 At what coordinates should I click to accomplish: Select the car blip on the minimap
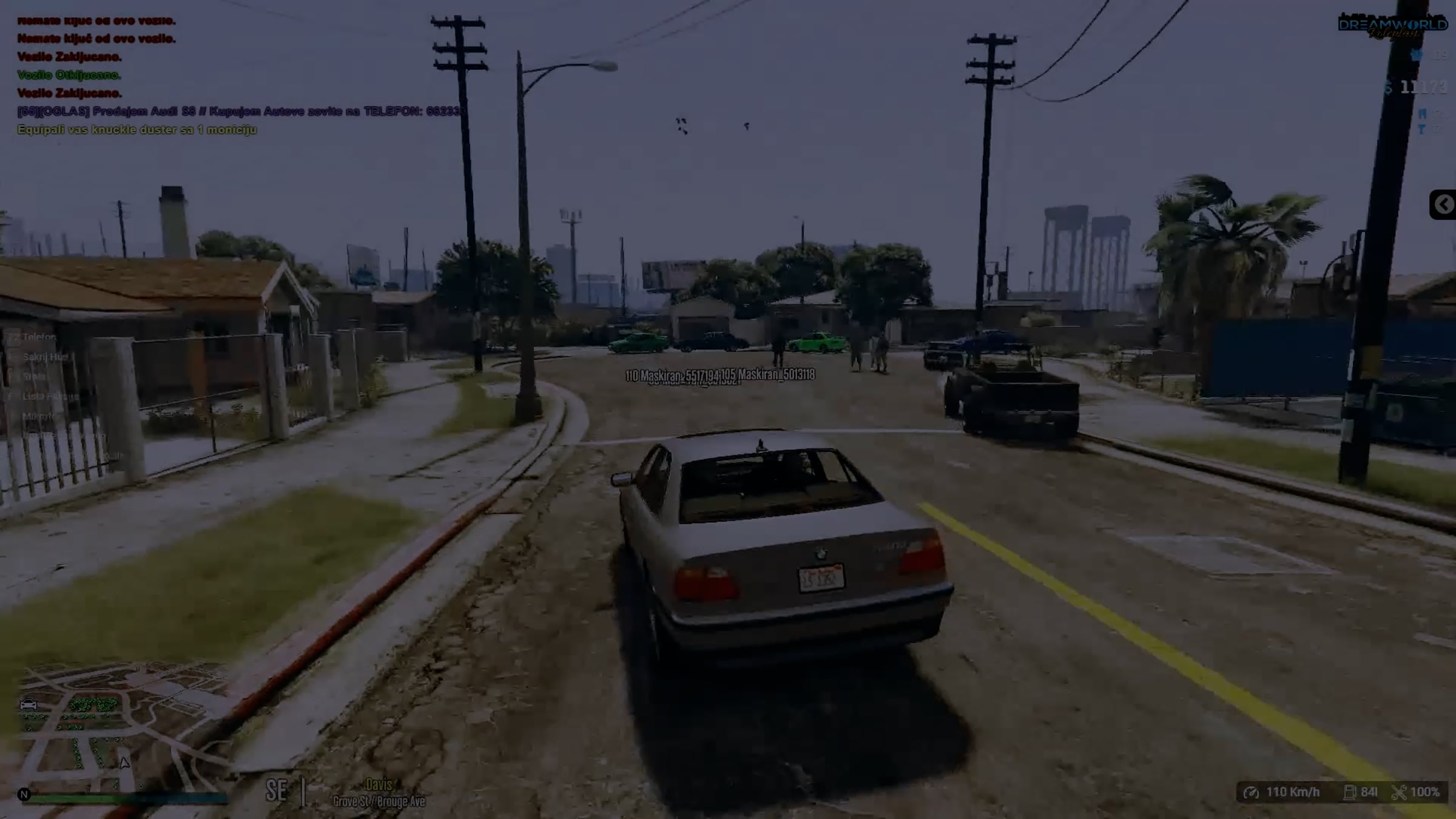point(29,704)
